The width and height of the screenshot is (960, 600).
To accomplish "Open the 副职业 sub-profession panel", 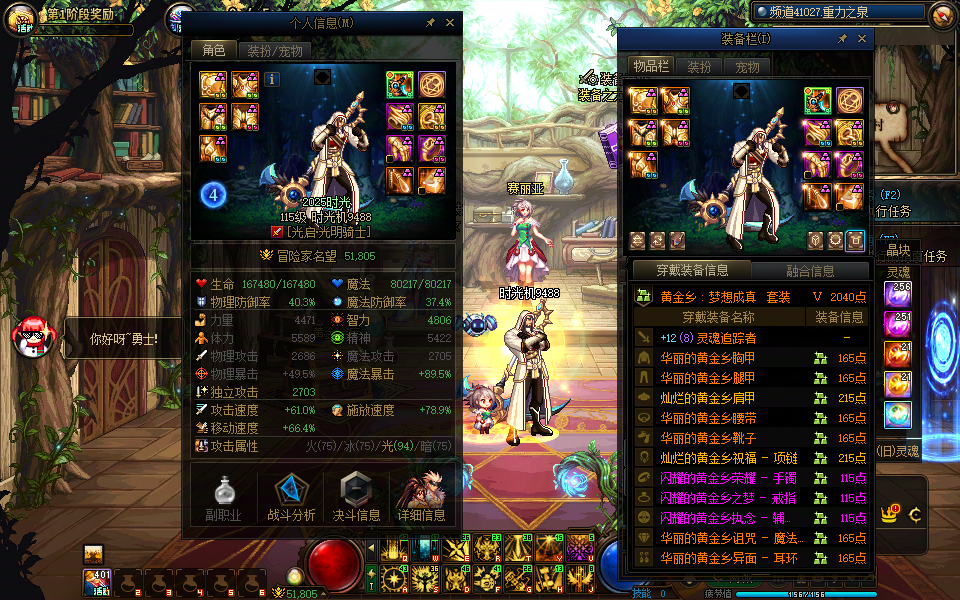I will [x=224, y=497].
